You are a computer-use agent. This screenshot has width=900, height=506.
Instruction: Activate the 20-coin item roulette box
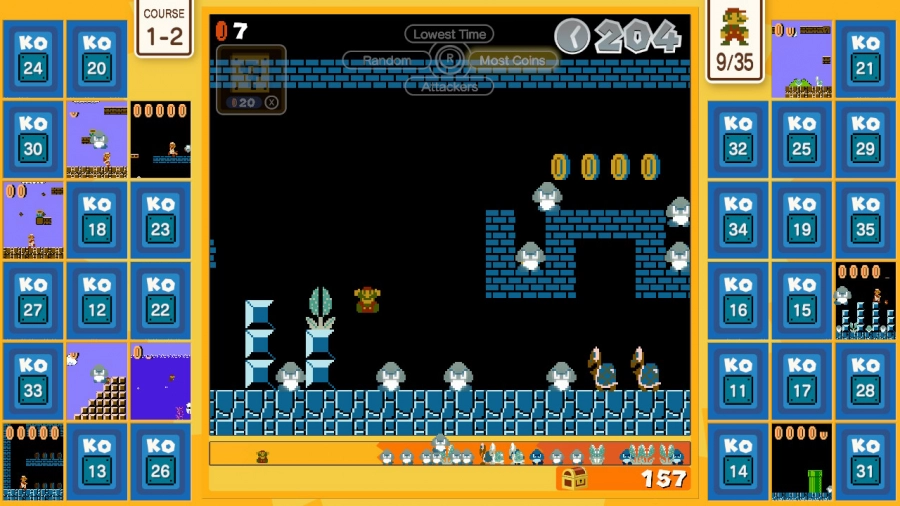(x=251, y=79)
